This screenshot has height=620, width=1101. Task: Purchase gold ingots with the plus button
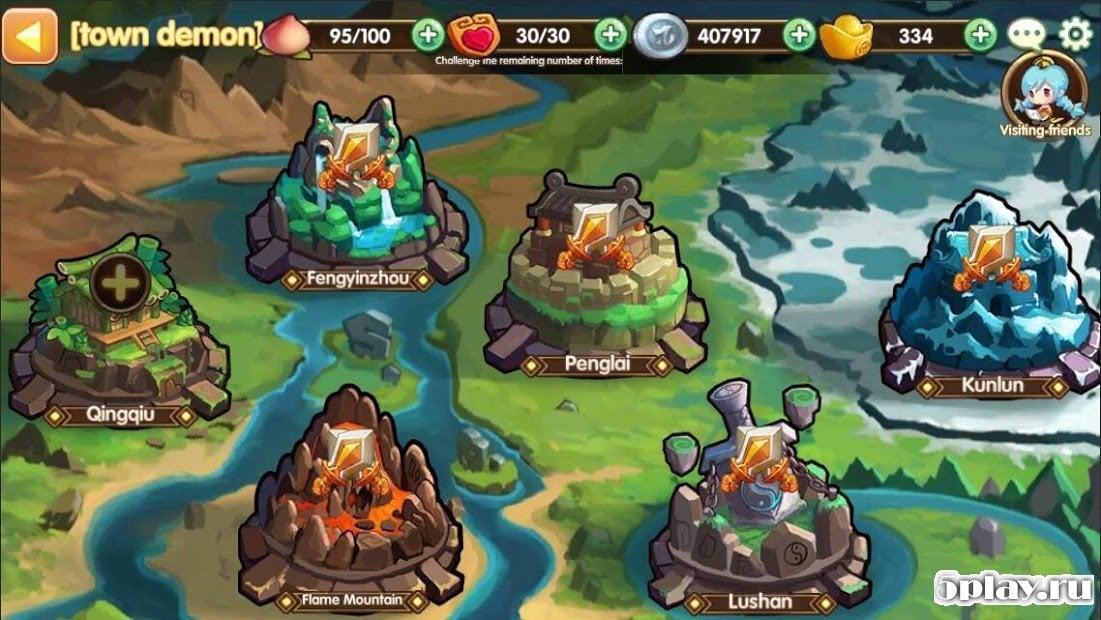(980, 35)
